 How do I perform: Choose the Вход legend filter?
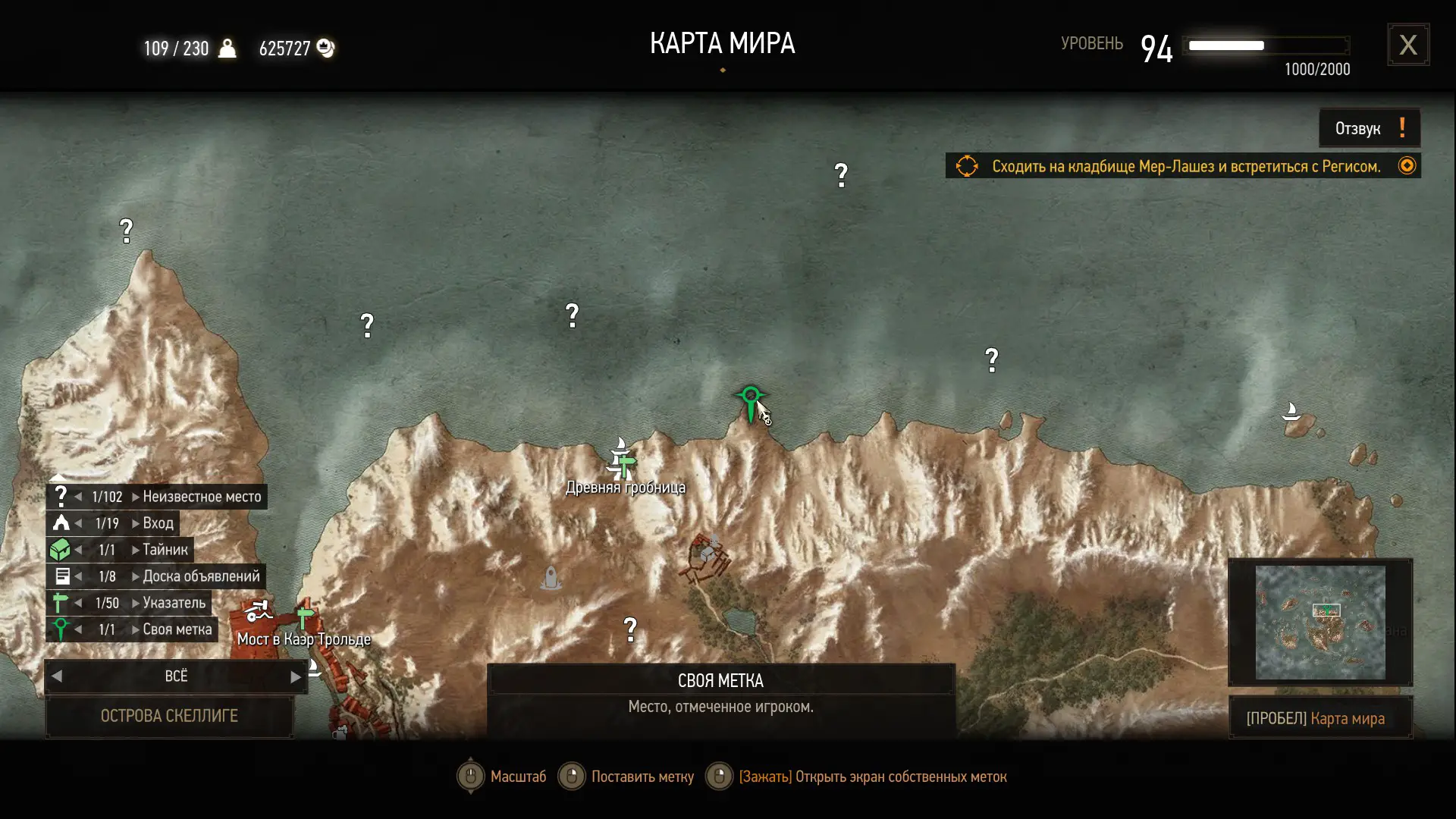[x=158, y=523]
